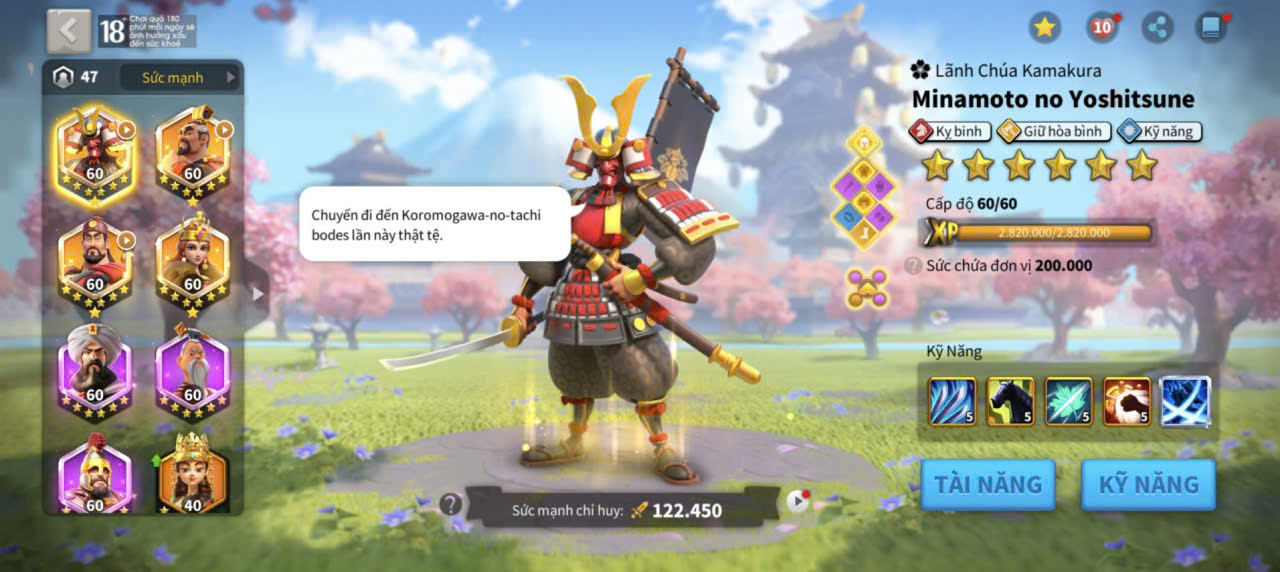This screenshot has height=572, width=1280.
Task: Select the white-bearded elder commander portrait
Action: [192, 365]
